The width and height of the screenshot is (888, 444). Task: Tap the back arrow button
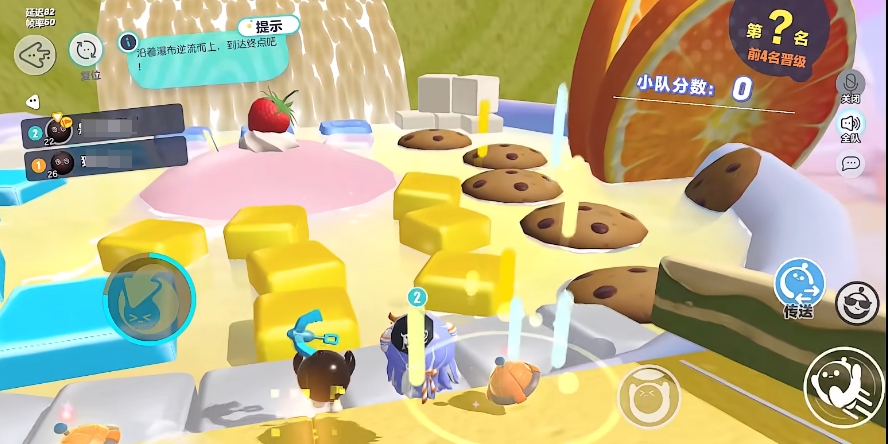tap(35, 55)
